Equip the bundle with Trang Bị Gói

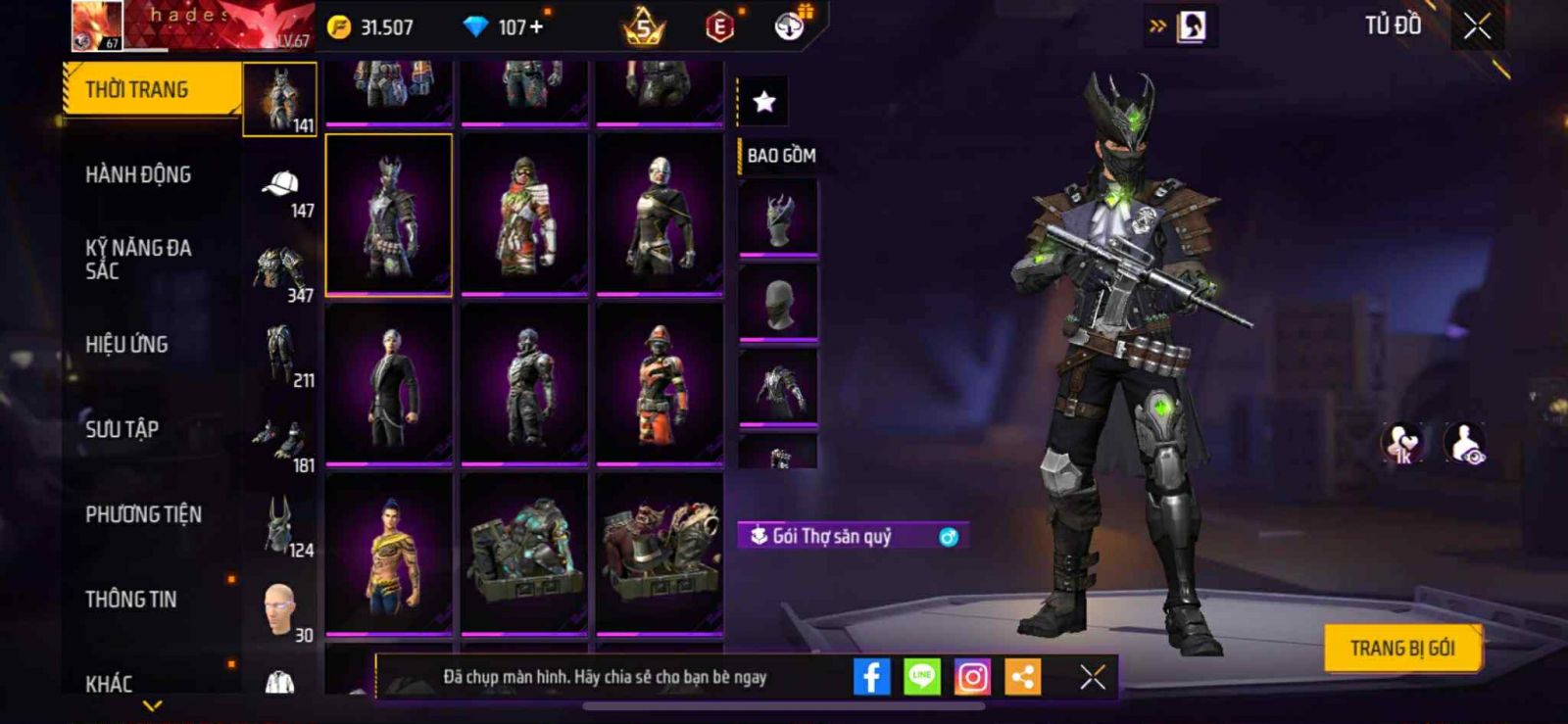[x=1401, y=649]
